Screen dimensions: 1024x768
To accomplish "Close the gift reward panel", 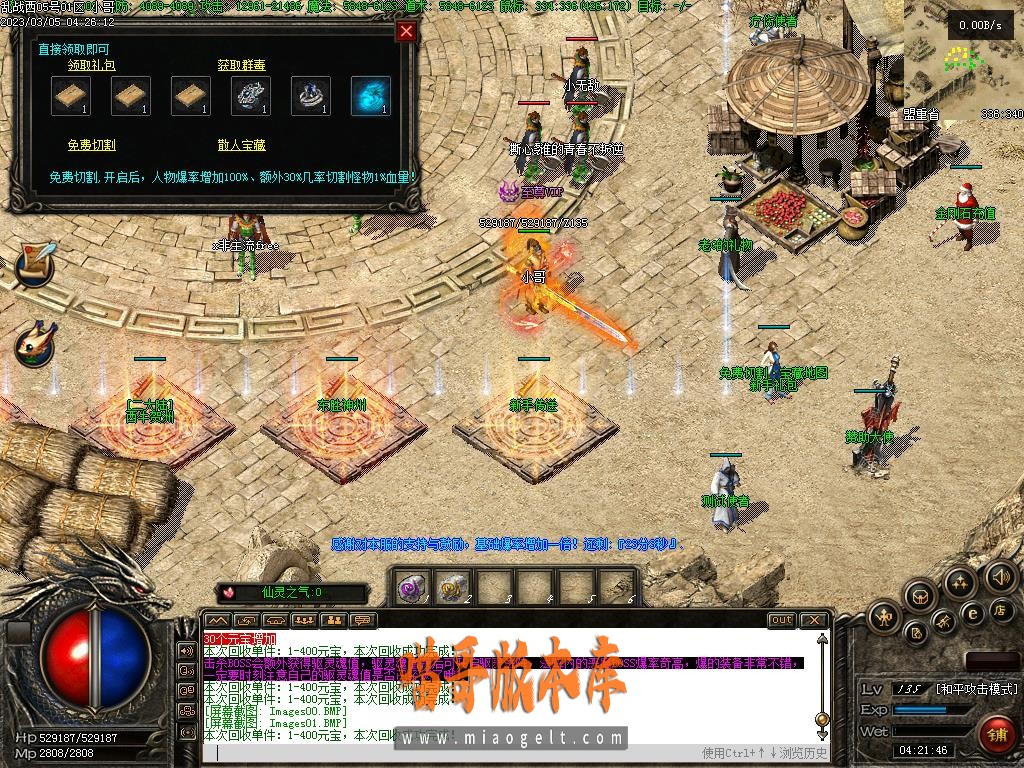I will [406, 31].
